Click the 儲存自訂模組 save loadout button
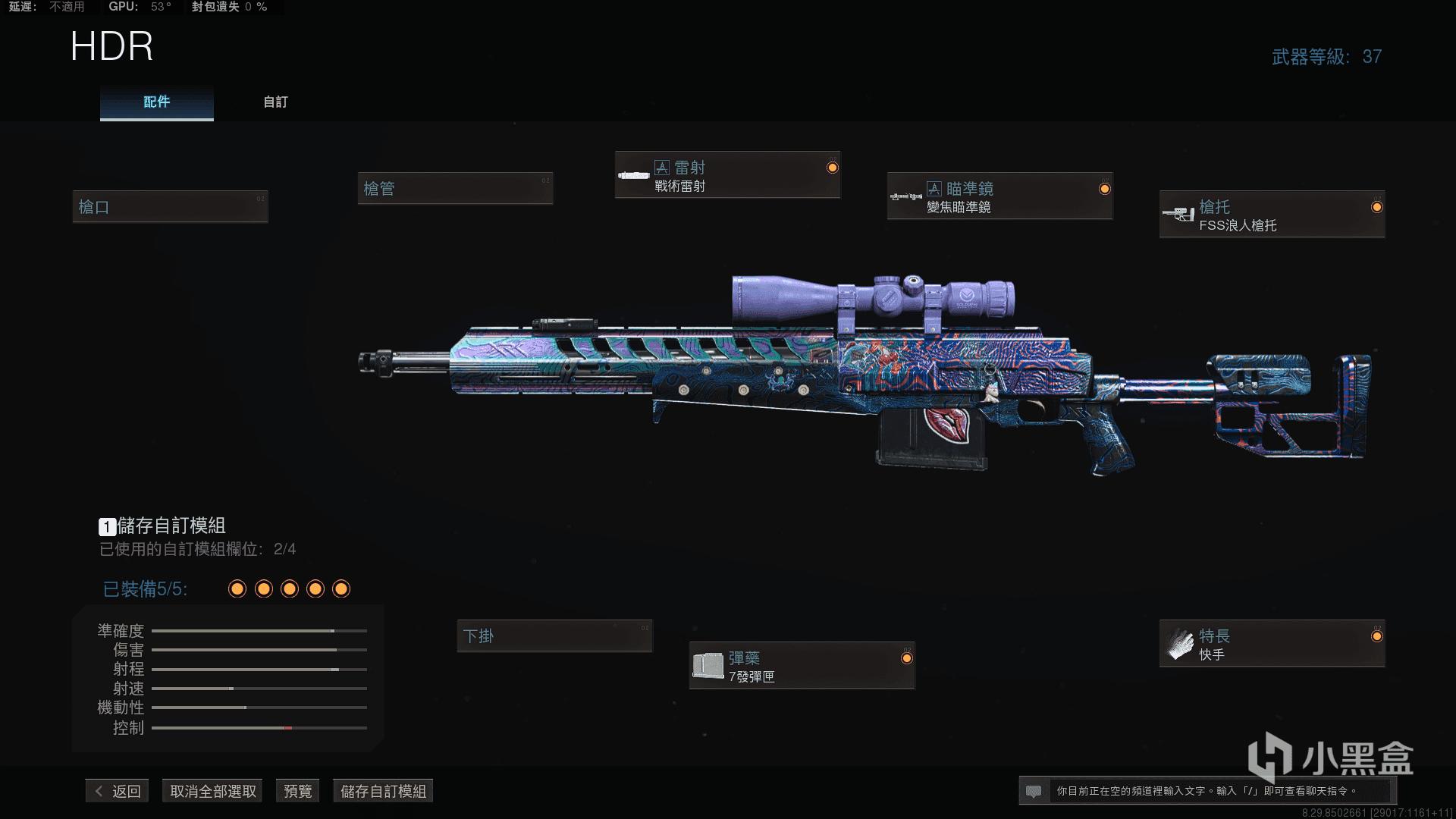The width and height of the screenshot is (1456, 819). click(x=382, y=790)
